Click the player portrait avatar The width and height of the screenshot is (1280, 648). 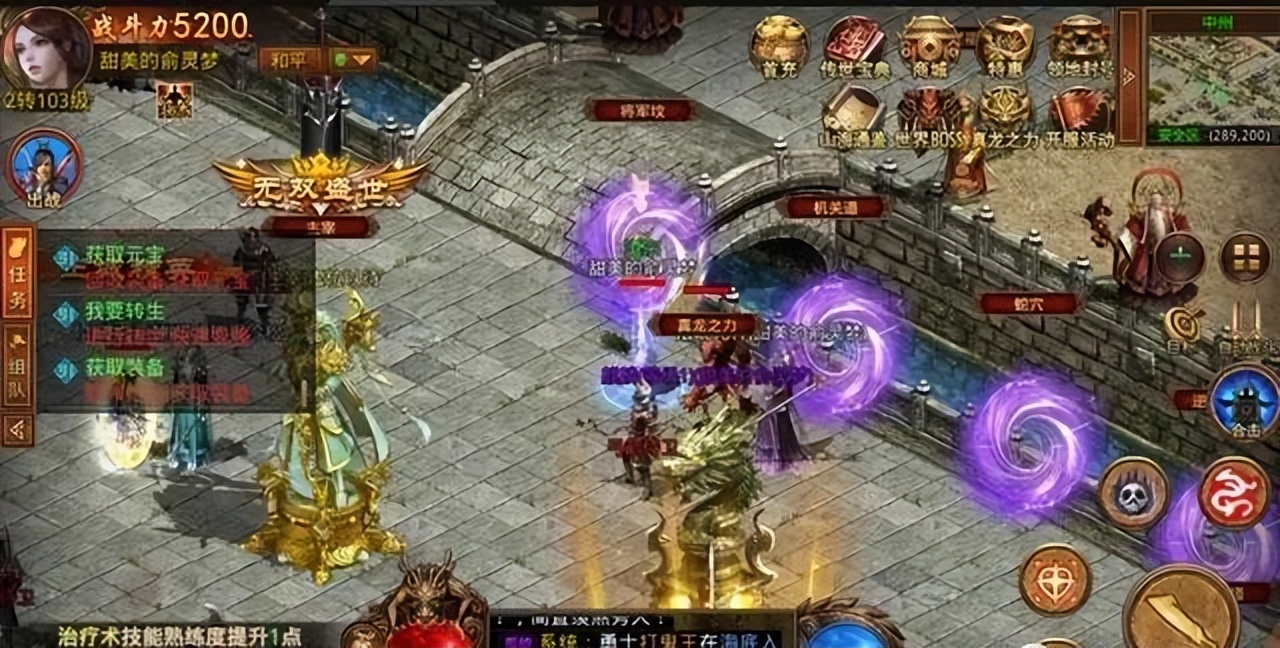pyautogui.click(x=46, y=47)
